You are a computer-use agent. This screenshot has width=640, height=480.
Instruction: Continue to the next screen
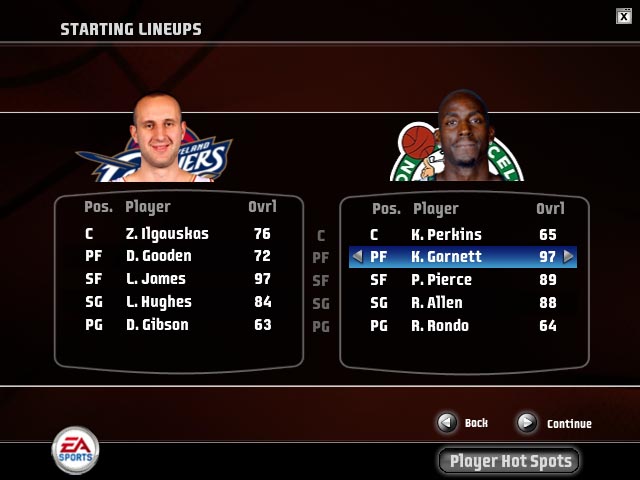click(x=527, y=423)
